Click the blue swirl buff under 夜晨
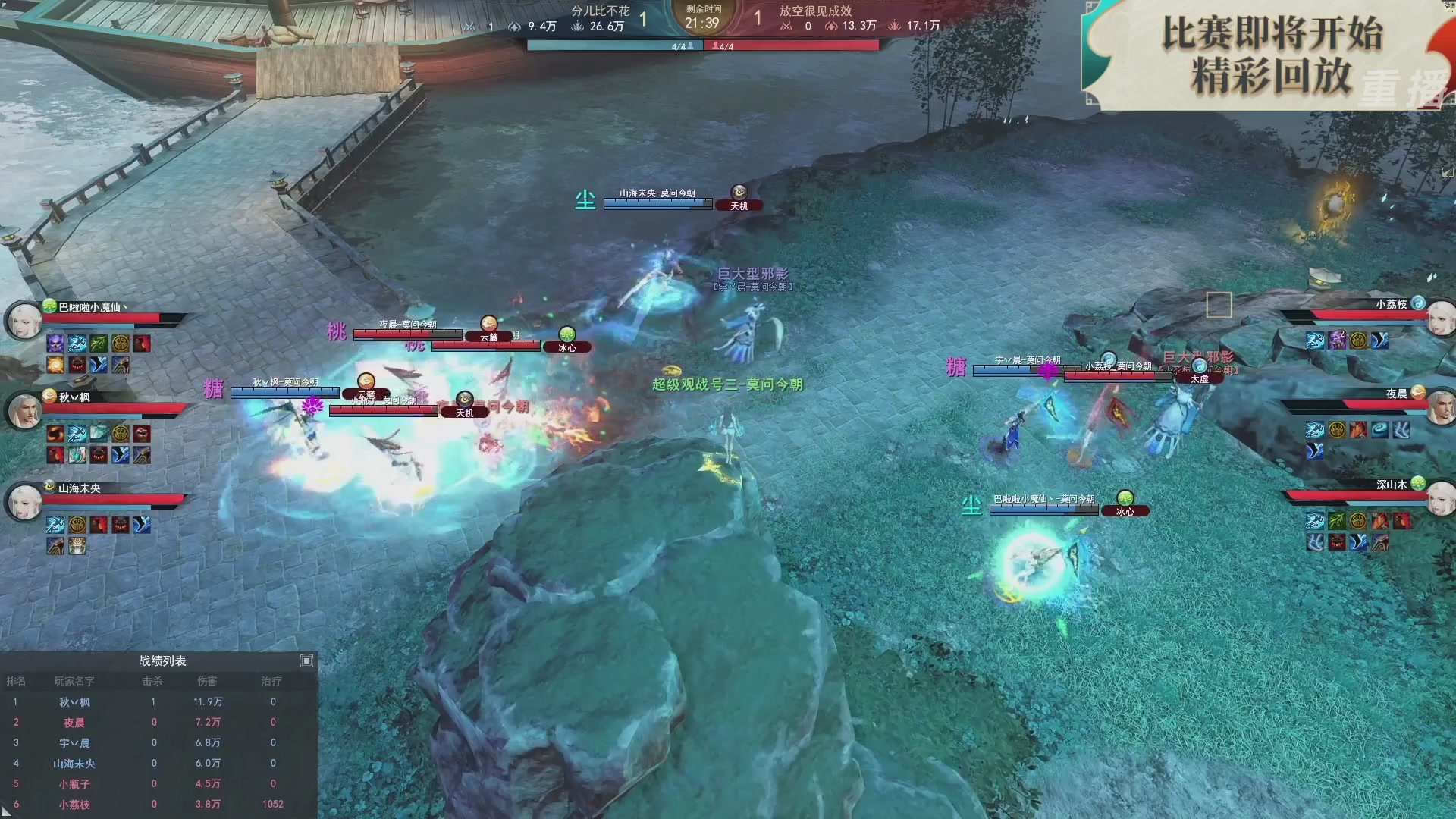 point(1379,430)
